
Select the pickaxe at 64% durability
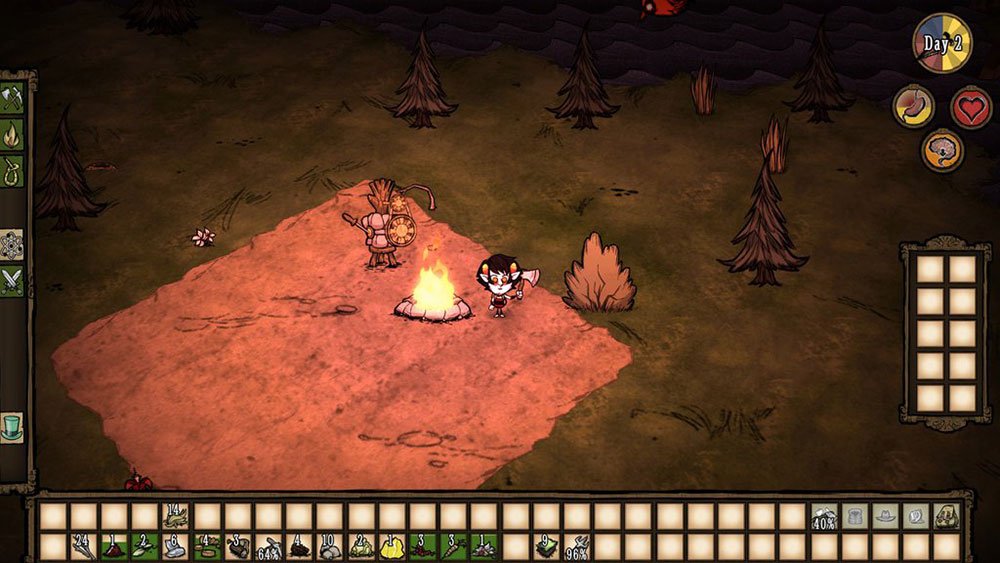tap(269, 547)
